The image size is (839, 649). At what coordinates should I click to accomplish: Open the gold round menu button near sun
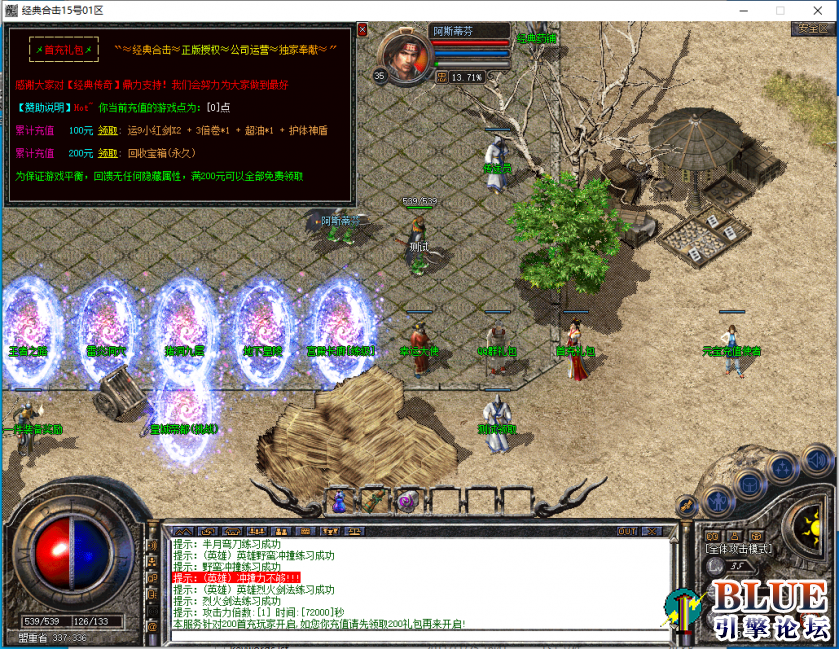(x=688, y=506)
